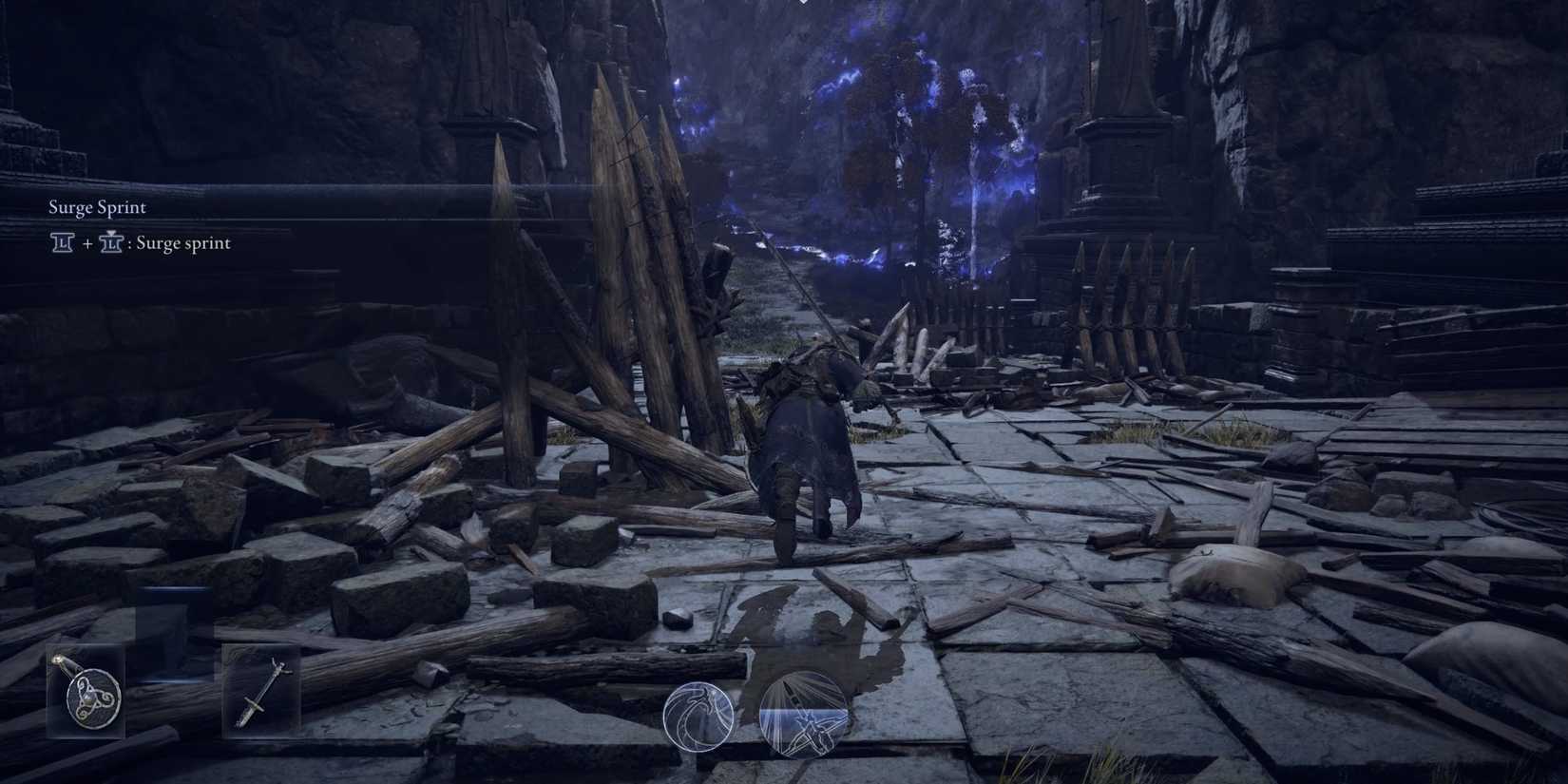Select the Surge Sprint title header
The height and width of the screenshot is (784, 1568).
pos(97,206)
